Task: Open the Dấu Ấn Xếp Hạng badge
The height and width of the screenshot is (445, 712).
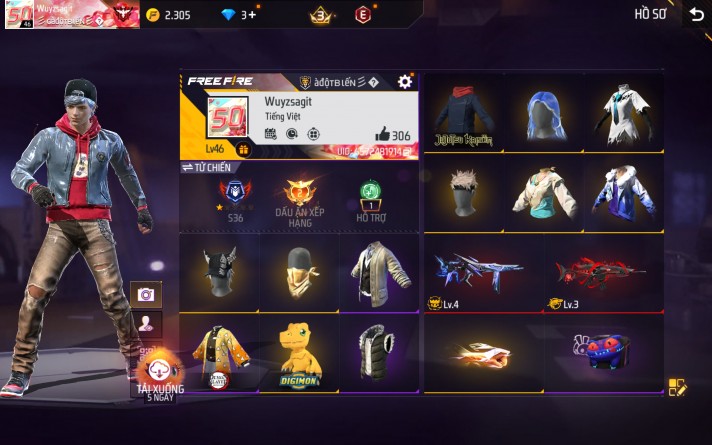Action: pos(300,199)
